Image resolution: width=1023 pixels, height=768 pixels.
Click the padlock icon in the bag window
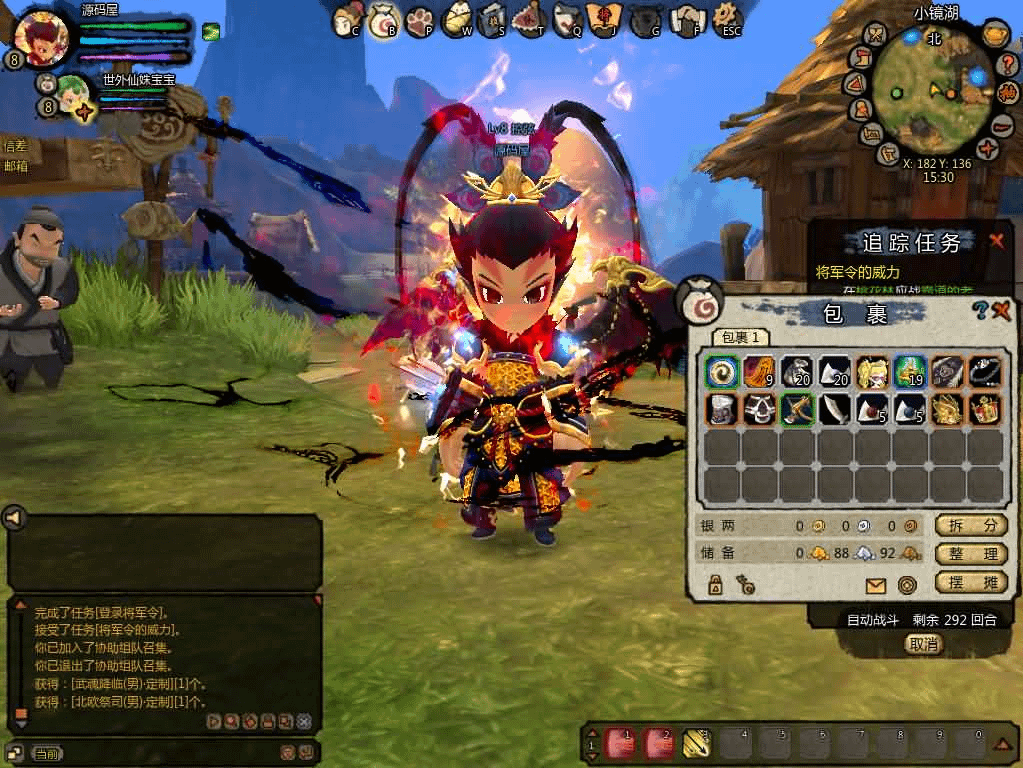click(x=716, y=586)
